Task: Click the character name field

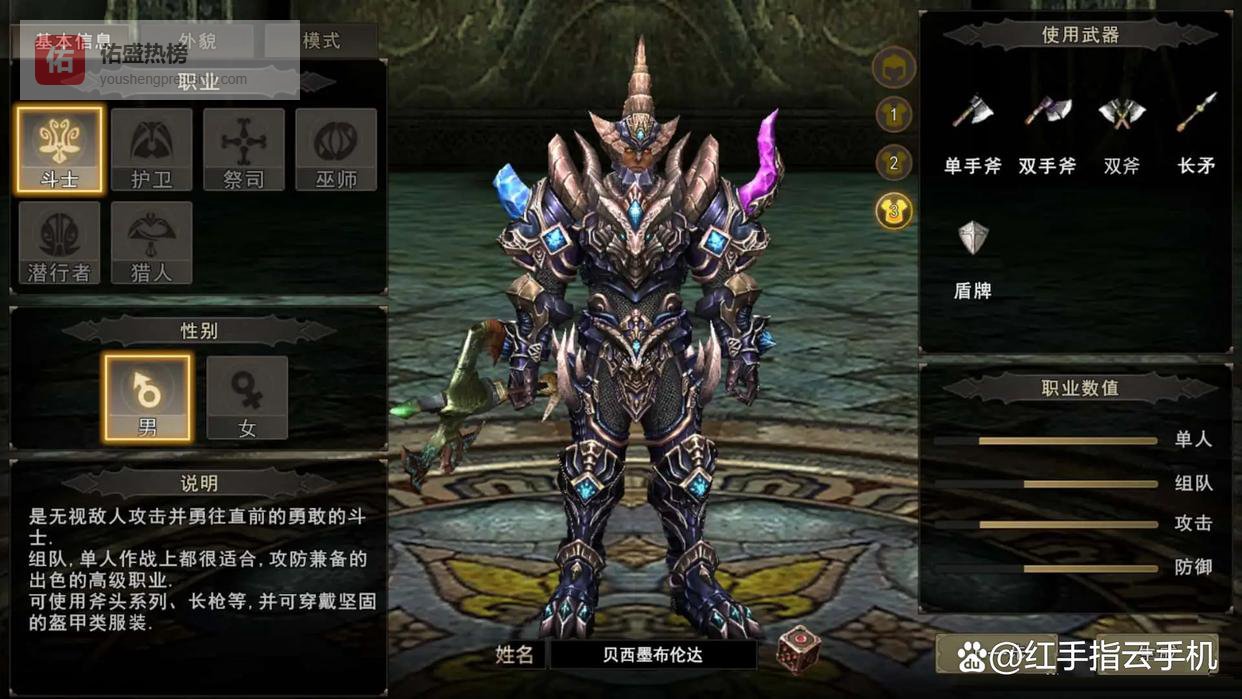Action: pos(653,655)
